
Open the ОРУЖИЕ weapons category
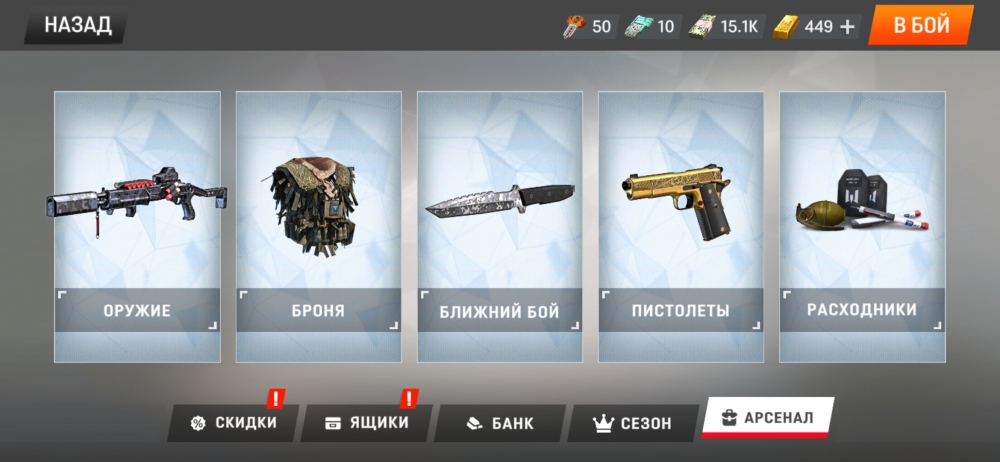coord(137,226)
